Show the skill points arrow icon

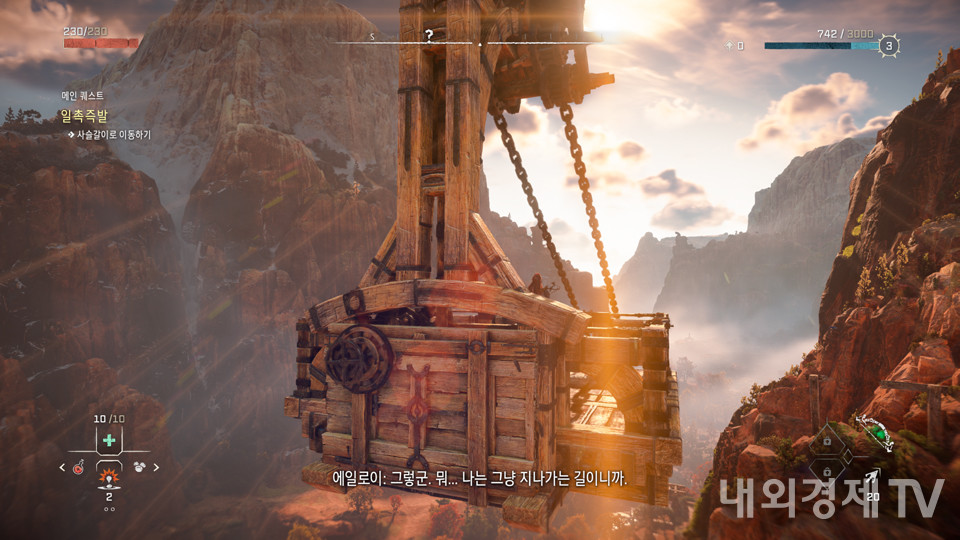tap(730, 45)
